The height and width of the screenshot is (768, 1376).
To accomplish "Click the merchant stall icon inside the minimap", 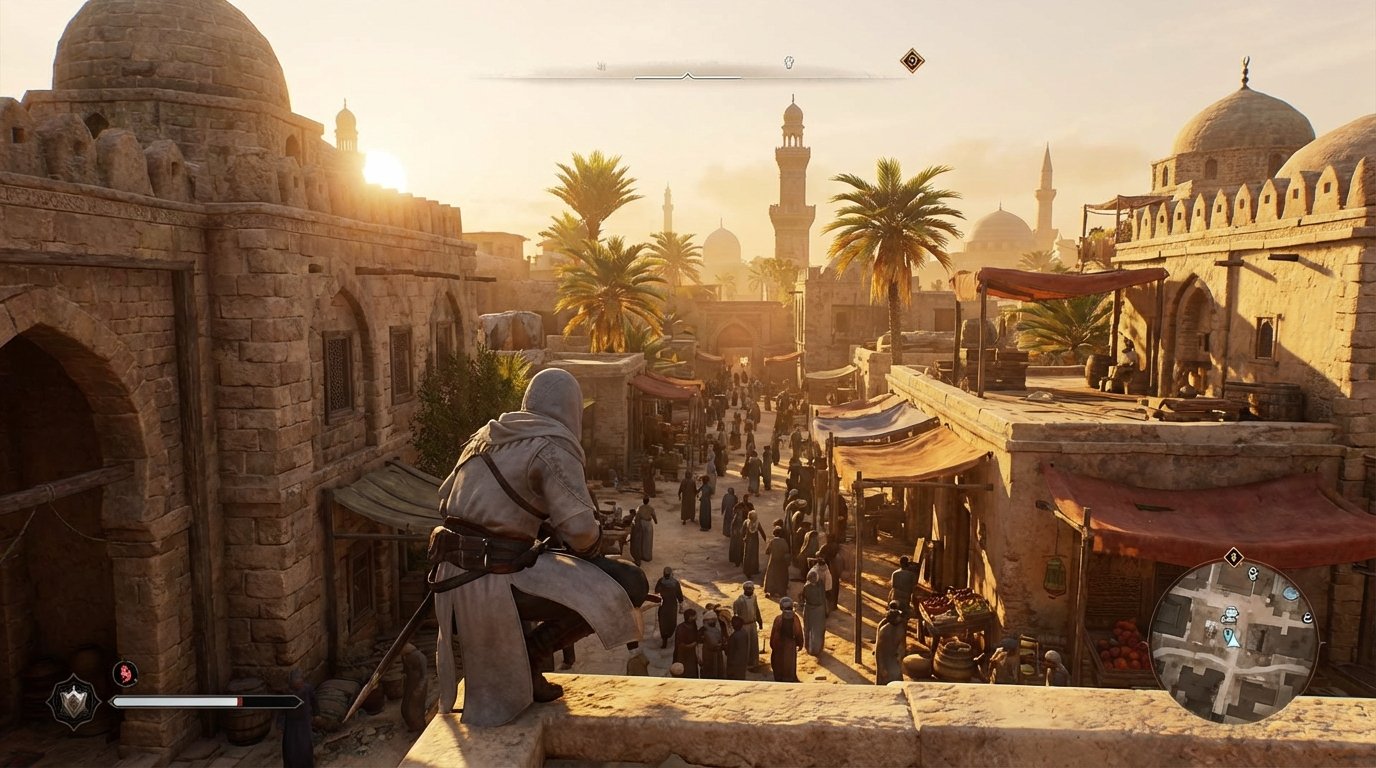I will [x=1230, y=615].
